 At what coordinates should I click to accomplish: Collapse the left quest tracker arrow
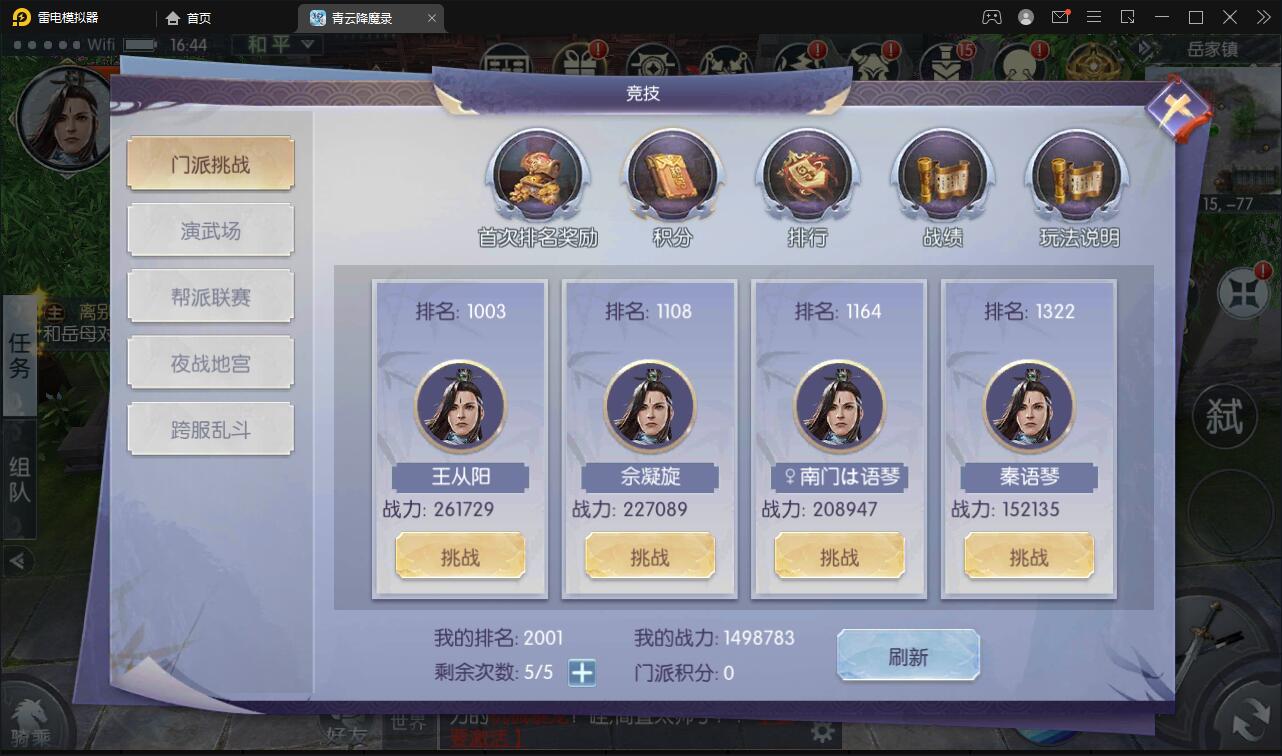(14, 561)
